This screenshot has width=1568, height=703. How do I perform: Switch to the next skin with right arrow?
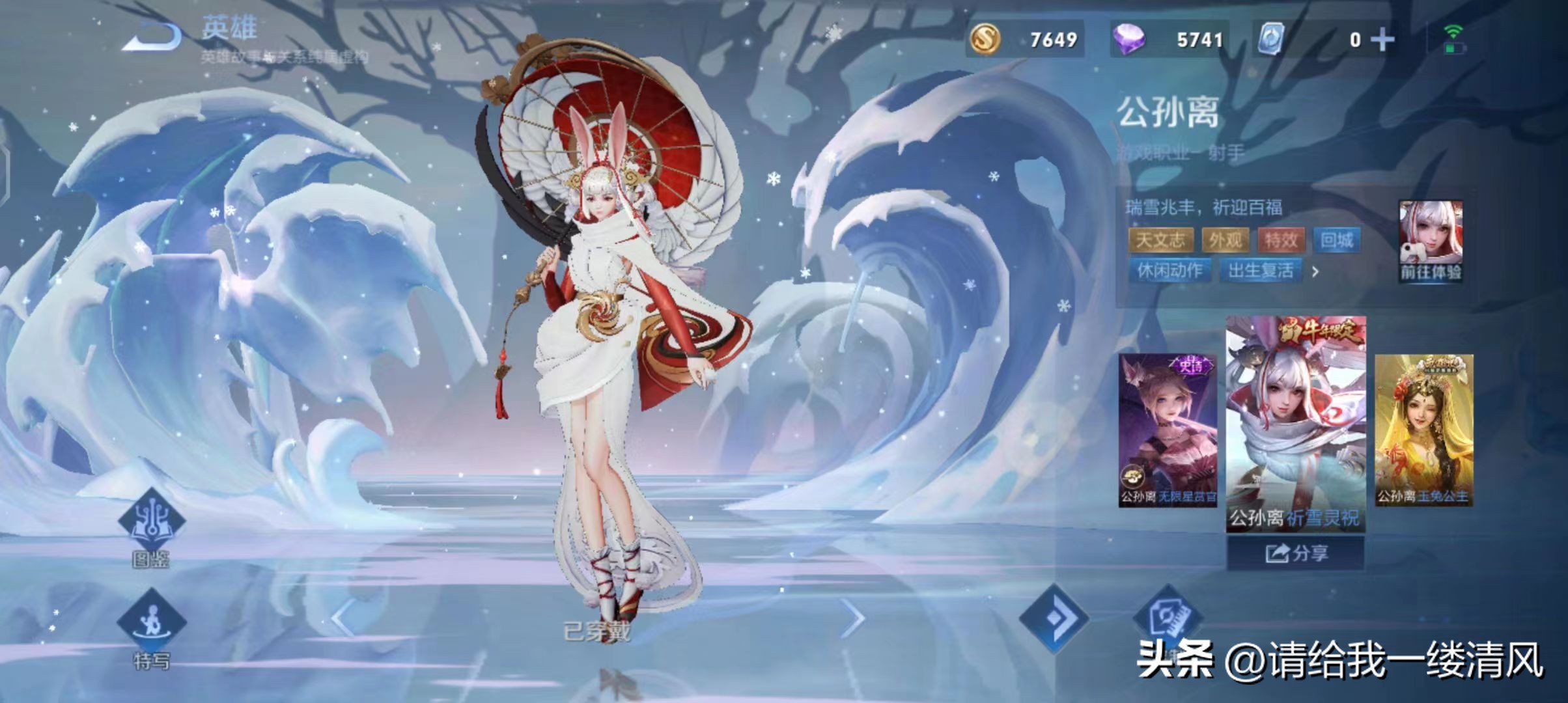[852, 618]
